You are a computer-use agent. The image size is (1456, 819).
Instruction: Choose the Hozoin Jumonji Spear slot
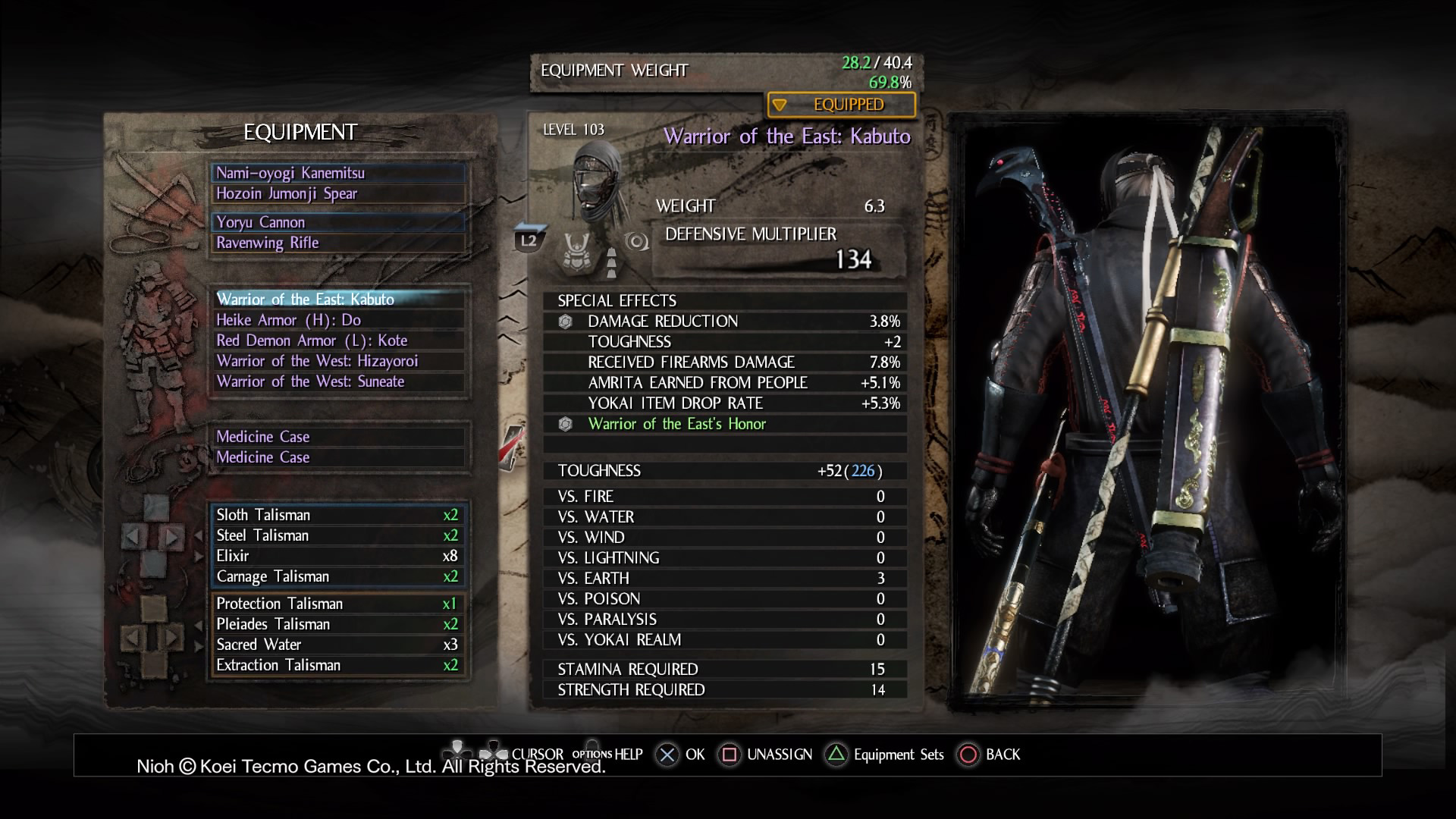(338, 193)
